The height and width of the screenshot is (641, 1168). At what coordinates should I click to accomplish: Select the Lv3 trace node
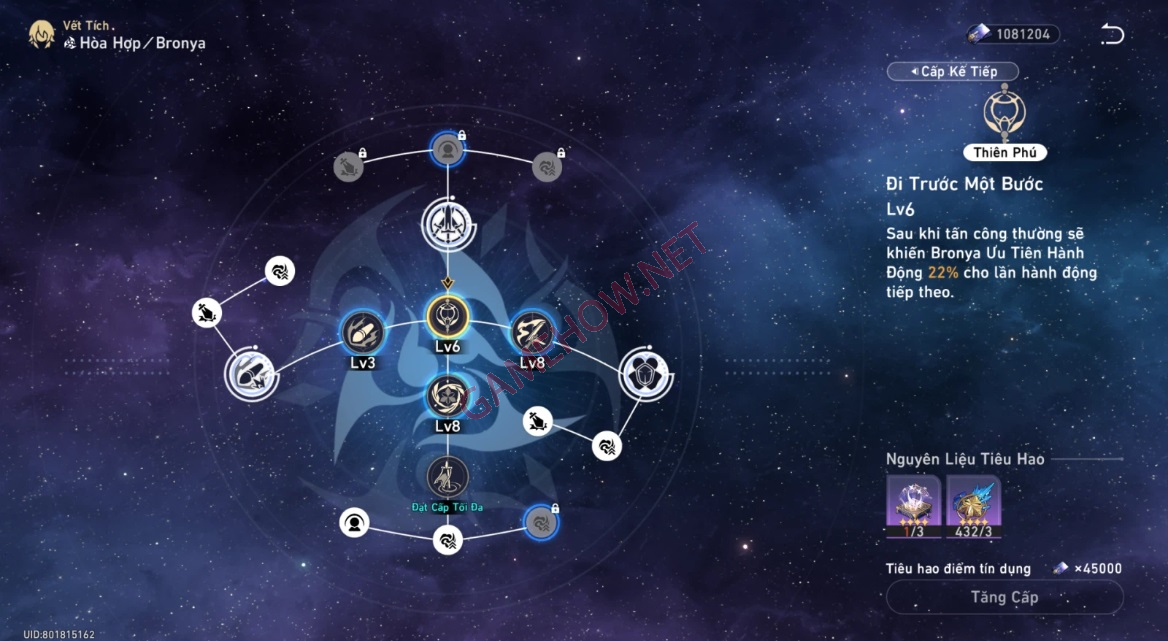(x=362, y=332)
